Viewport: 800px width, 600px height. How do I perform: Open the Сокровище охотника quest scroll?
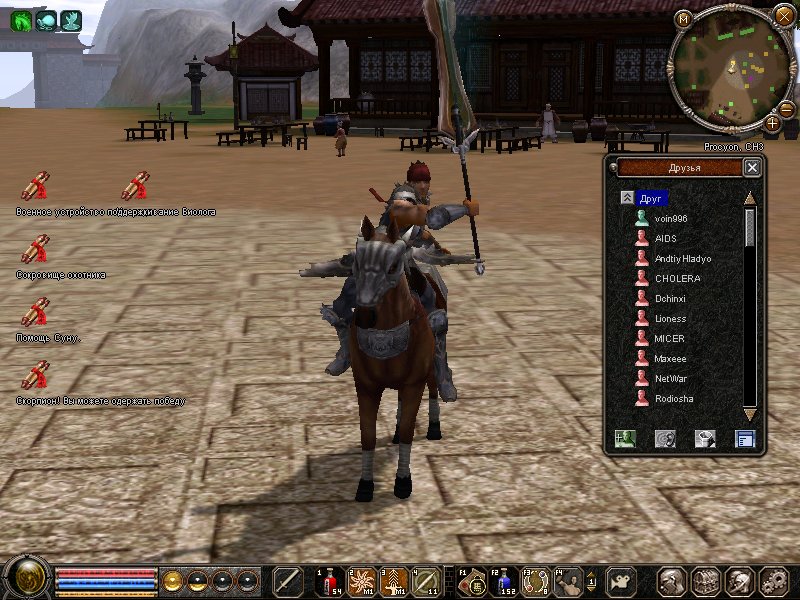35,248
